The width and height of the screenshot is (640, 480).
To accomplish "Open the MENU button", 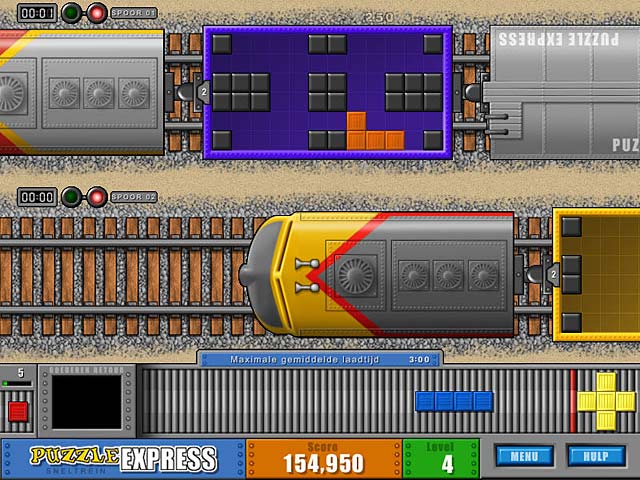I will point(524,457).
